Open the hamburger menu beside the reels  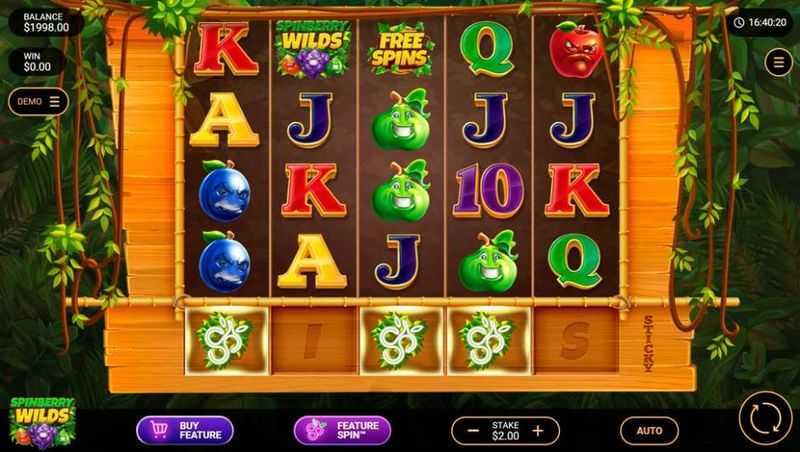click(x=778, y=63)
